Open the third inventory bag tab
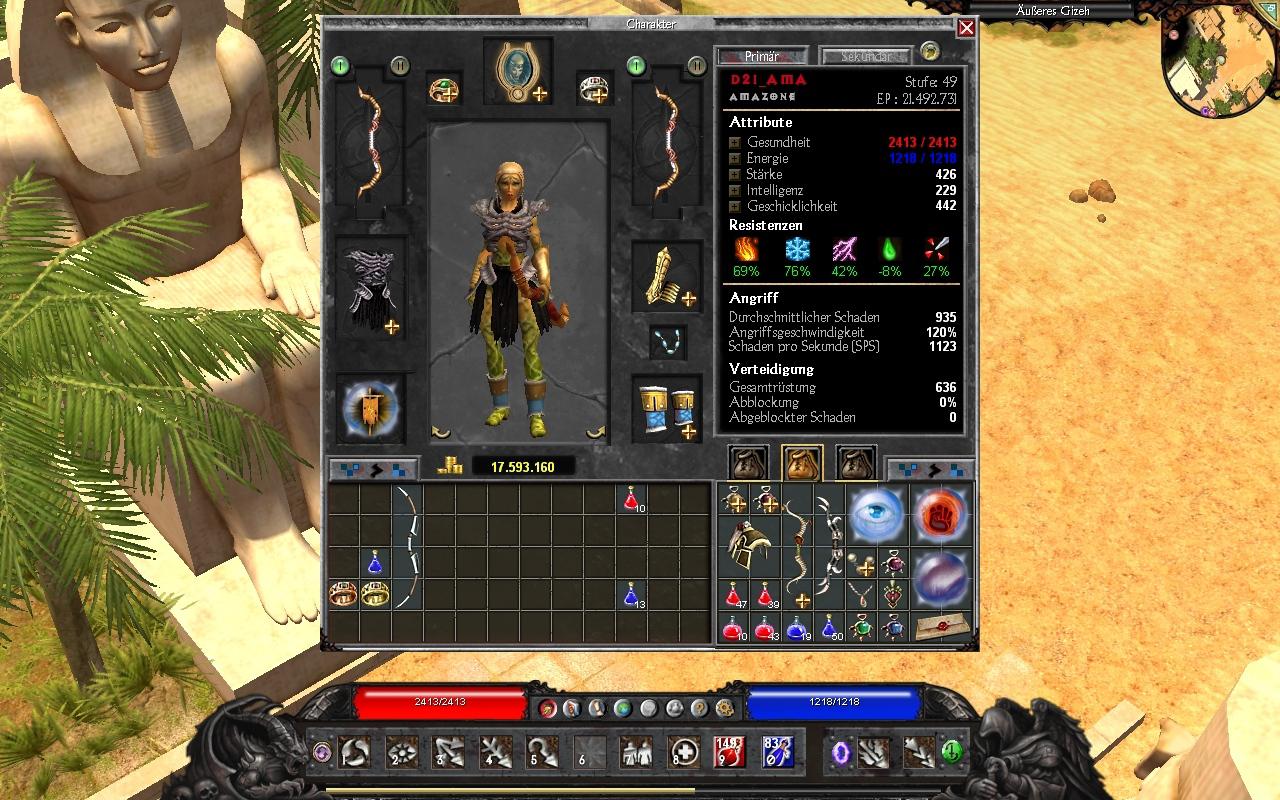This screenshot has height=800, width=1280. pyautogui.click(x=856, y=463)
